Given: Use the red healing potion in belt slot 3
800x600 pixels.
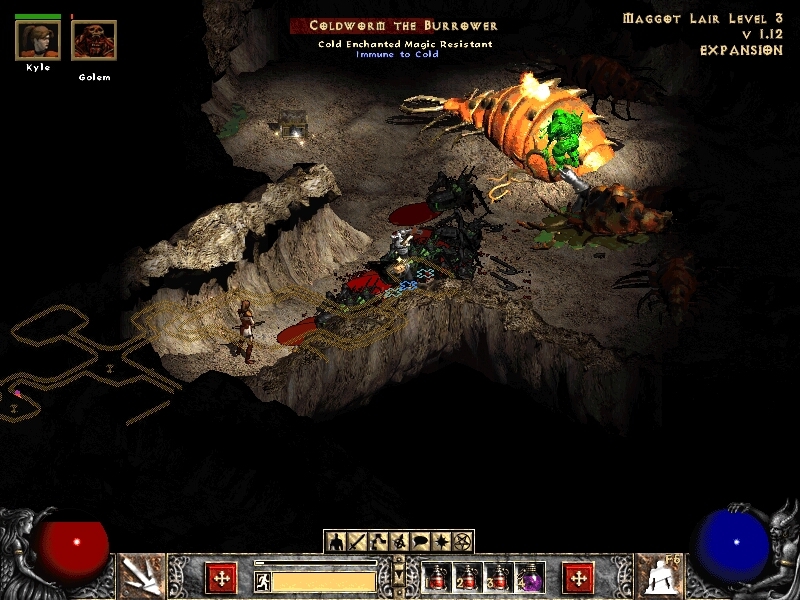Looking at the screenshot, I should (499, 577).
